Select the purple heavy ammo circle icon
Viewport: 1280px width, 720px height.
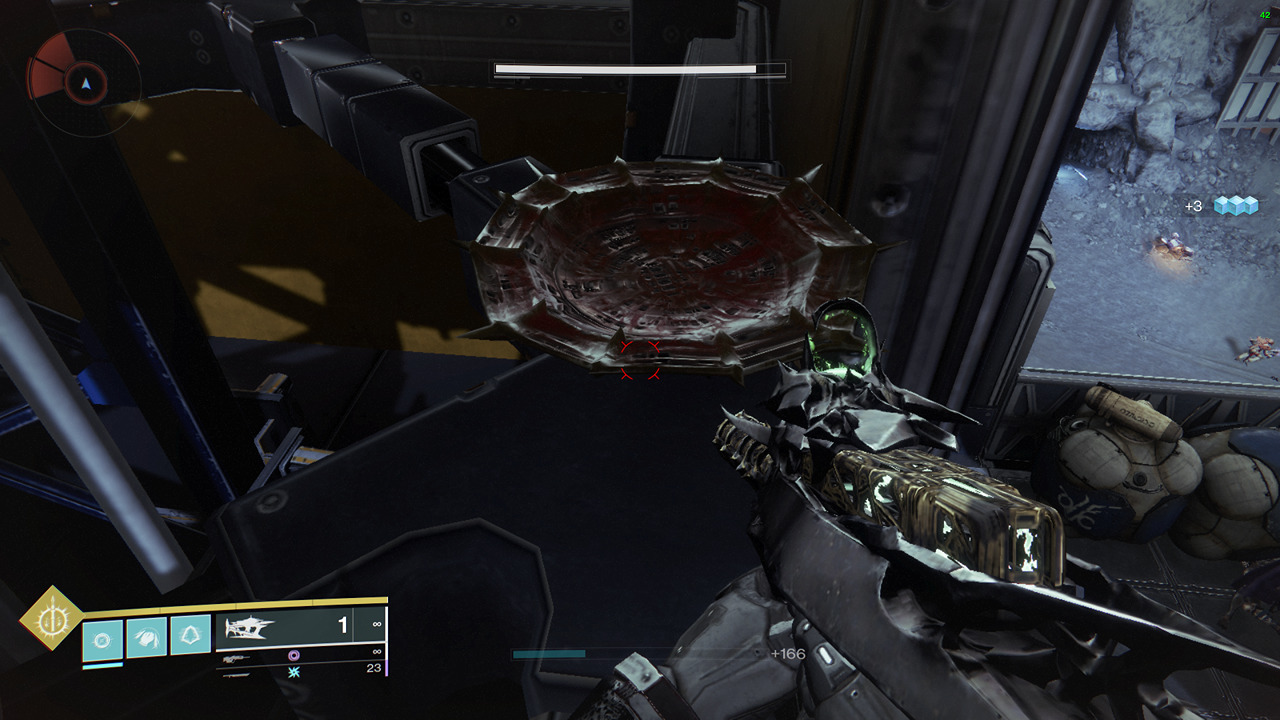[x=292, y=657]
